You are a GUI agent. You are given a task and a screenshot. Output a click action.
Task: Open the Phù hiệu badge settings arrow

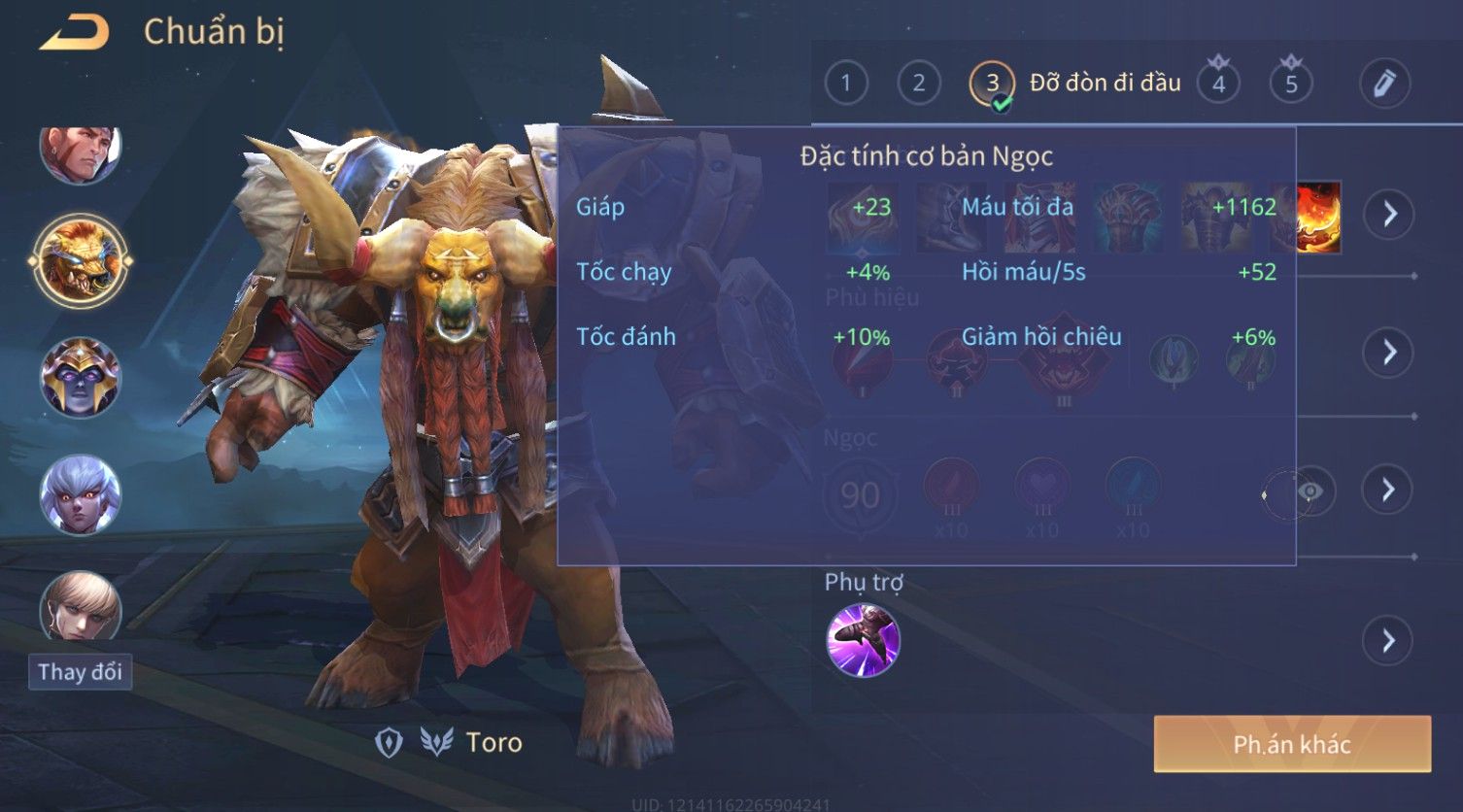coord(1389,352)
